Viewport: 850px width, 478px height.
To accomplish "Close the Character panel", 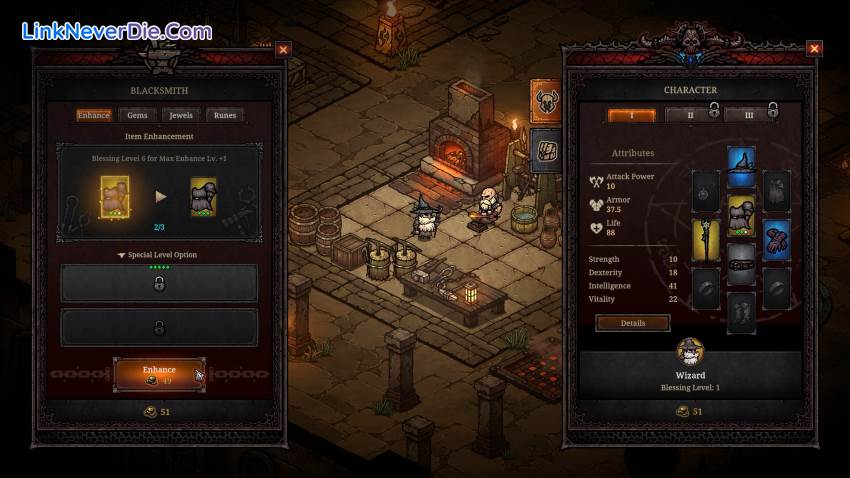I will pos(814,48).
